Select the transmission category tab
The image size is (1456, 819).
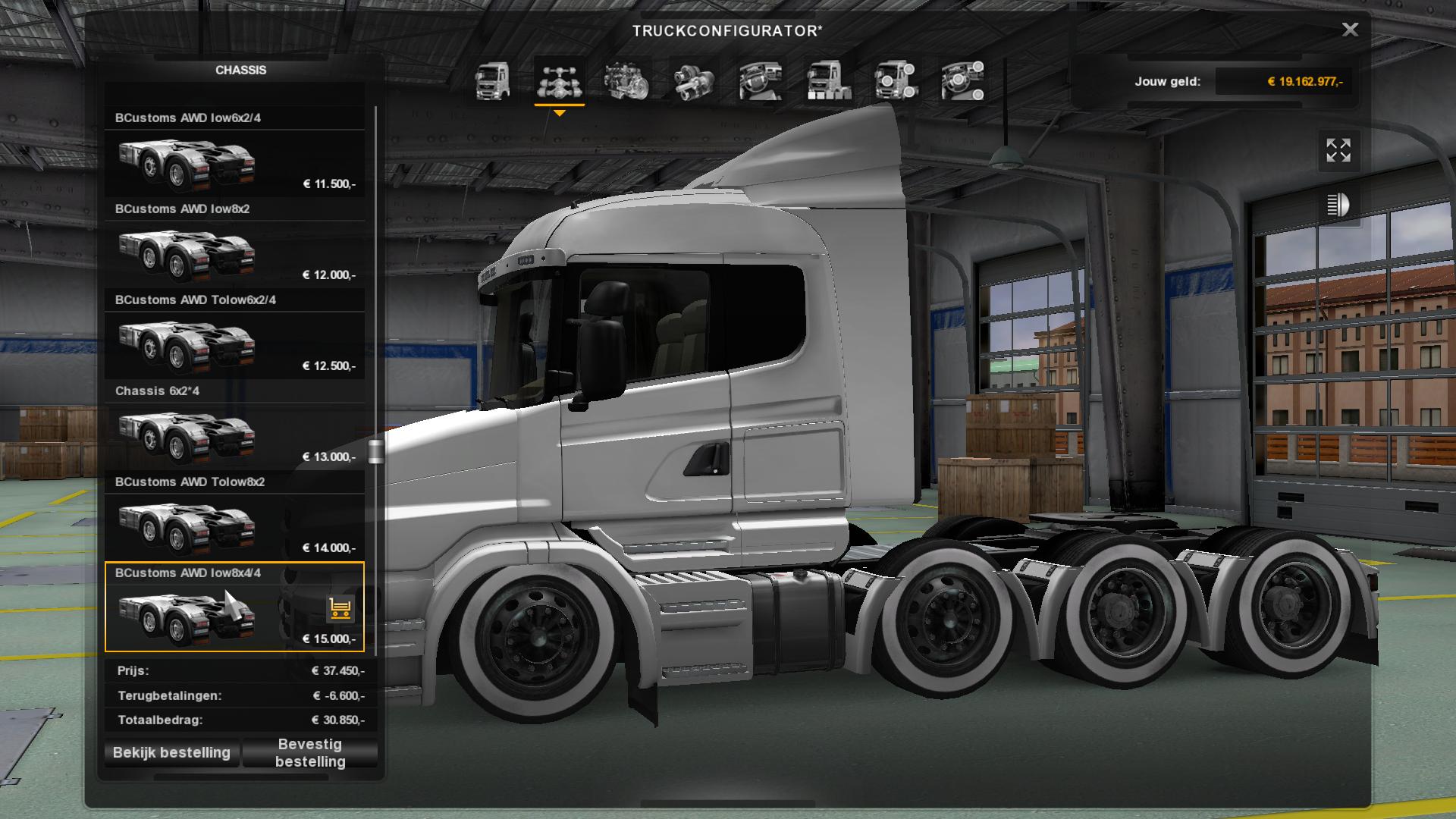[x=693, y=81]
